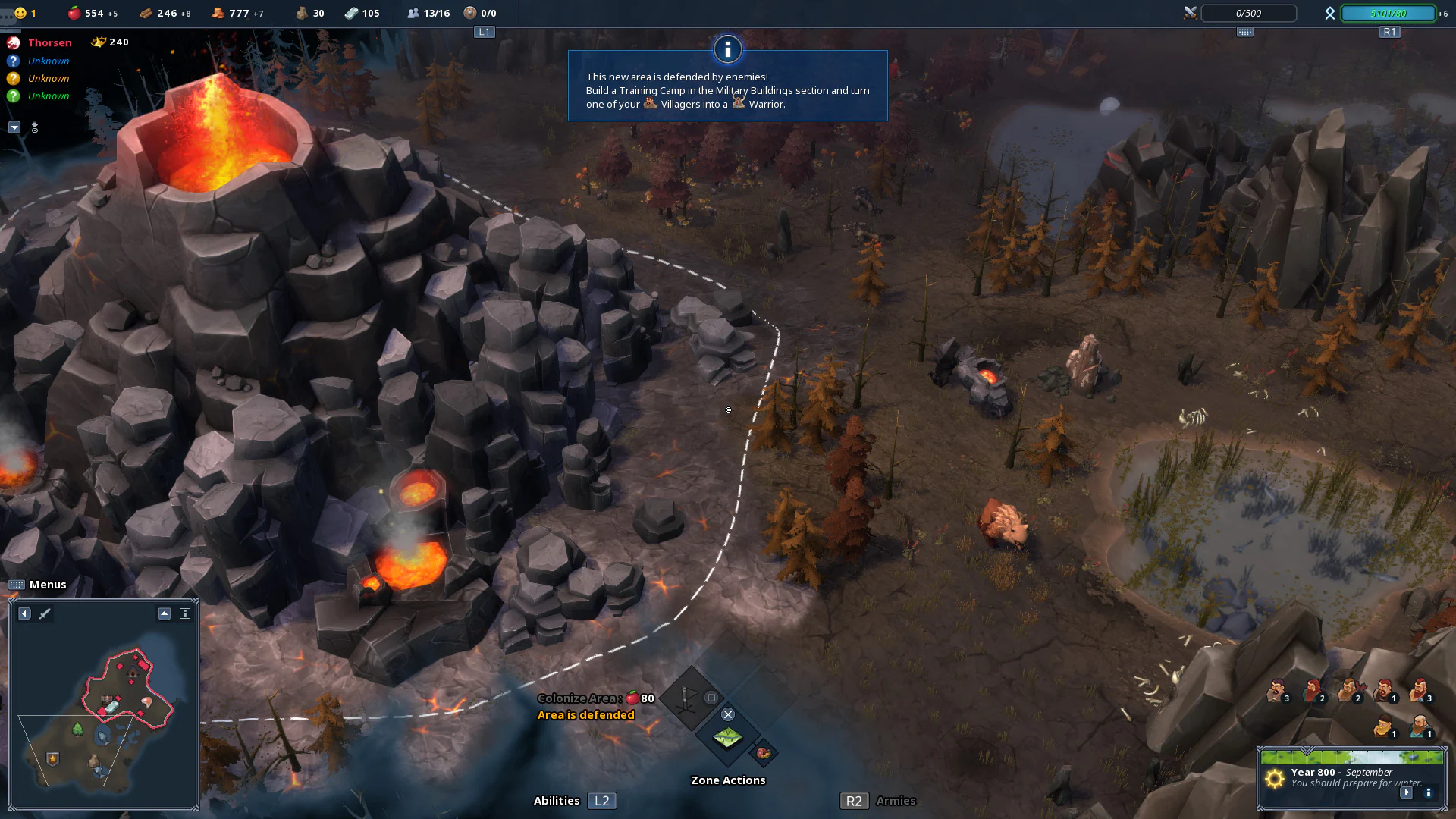Click the food resource icon in top bar
The width and height of the screenshot is (1456, 819).
coord(74,13)
